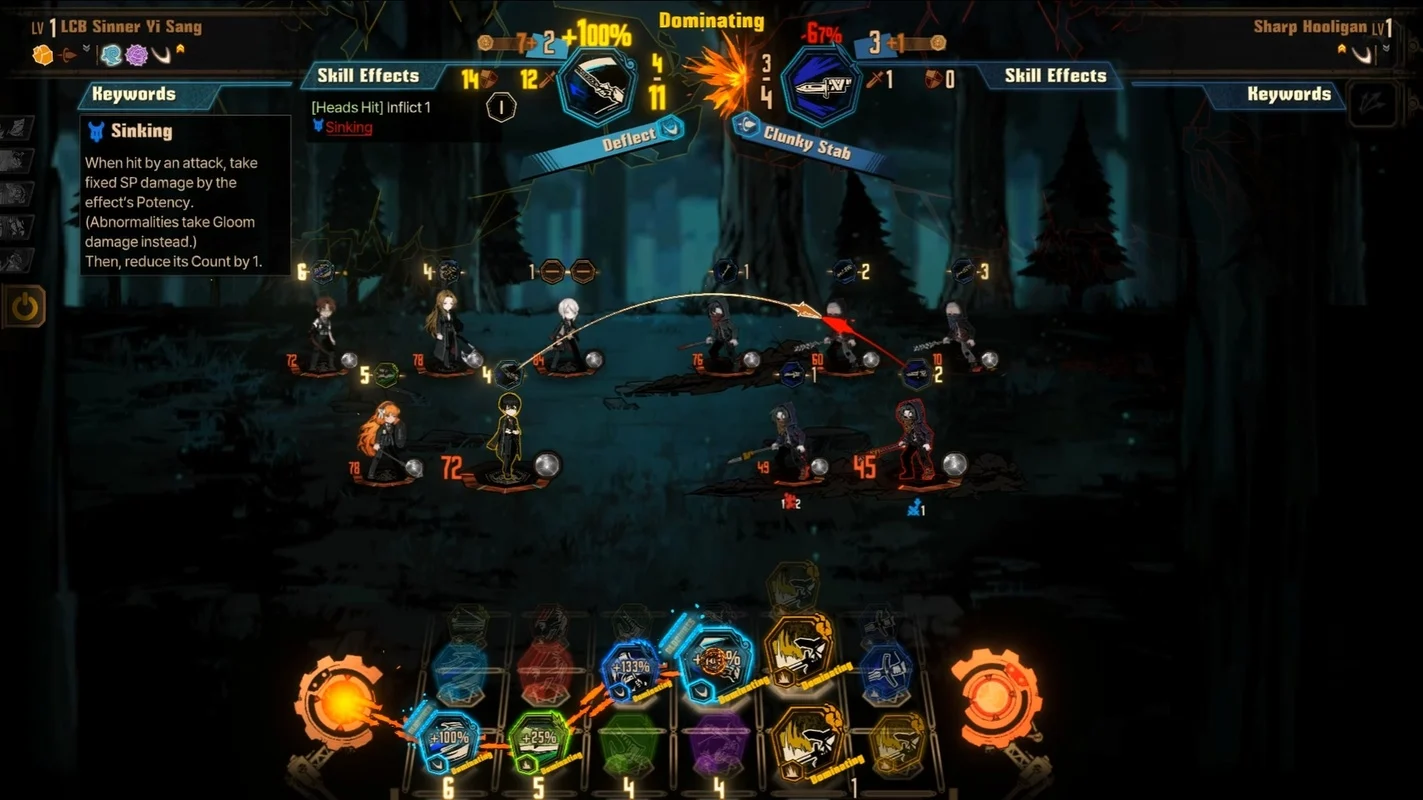Screen dimensions: 1423x800
Task: Show Sharp Hooligan's Skill Effects tab
Action: (1055, 75)
